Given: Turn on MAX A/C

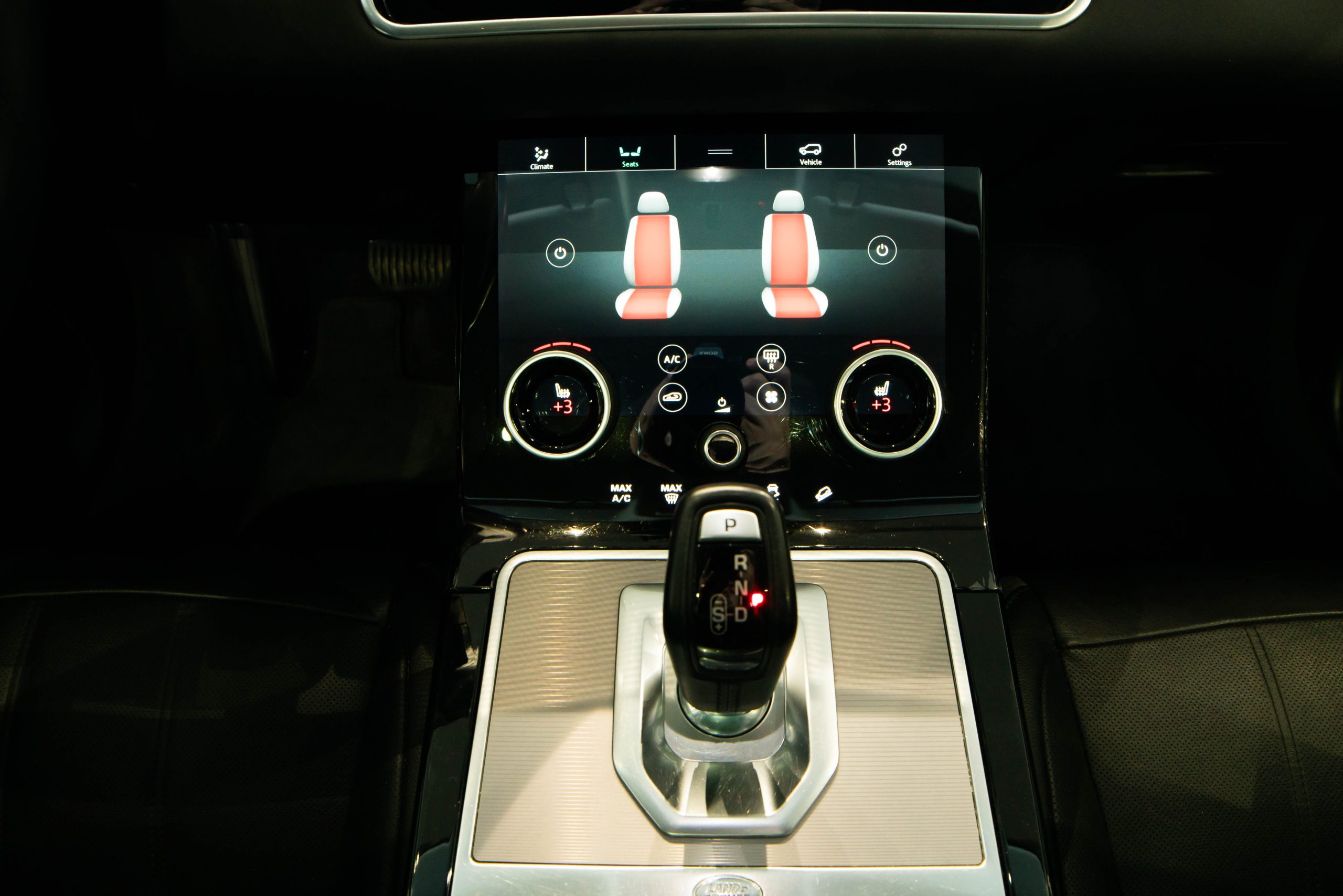Looking at the screenshot, I should 621,493.
